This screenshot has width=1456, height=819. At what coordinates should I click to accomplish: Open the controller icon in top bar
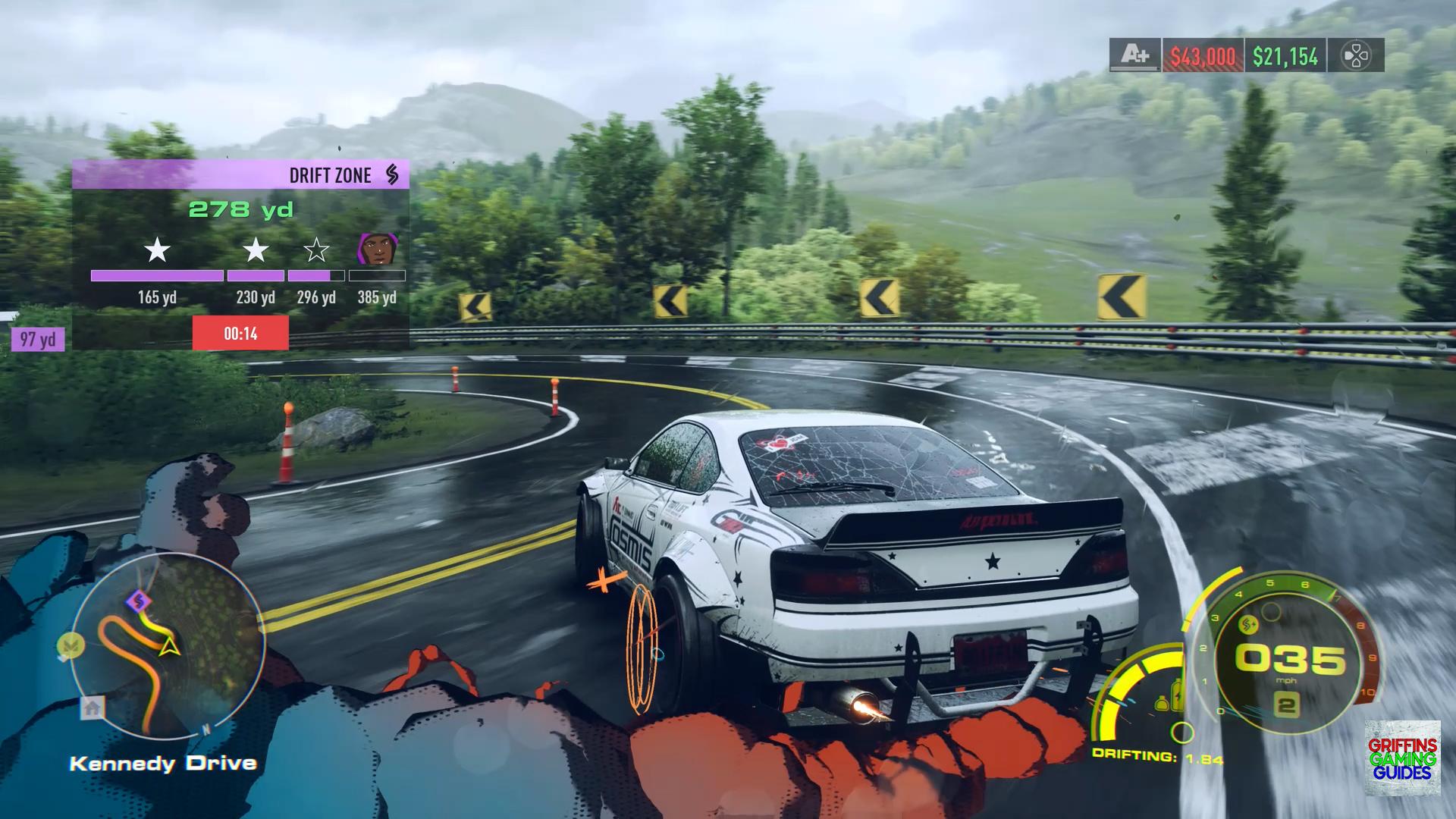coord(1355,55)
